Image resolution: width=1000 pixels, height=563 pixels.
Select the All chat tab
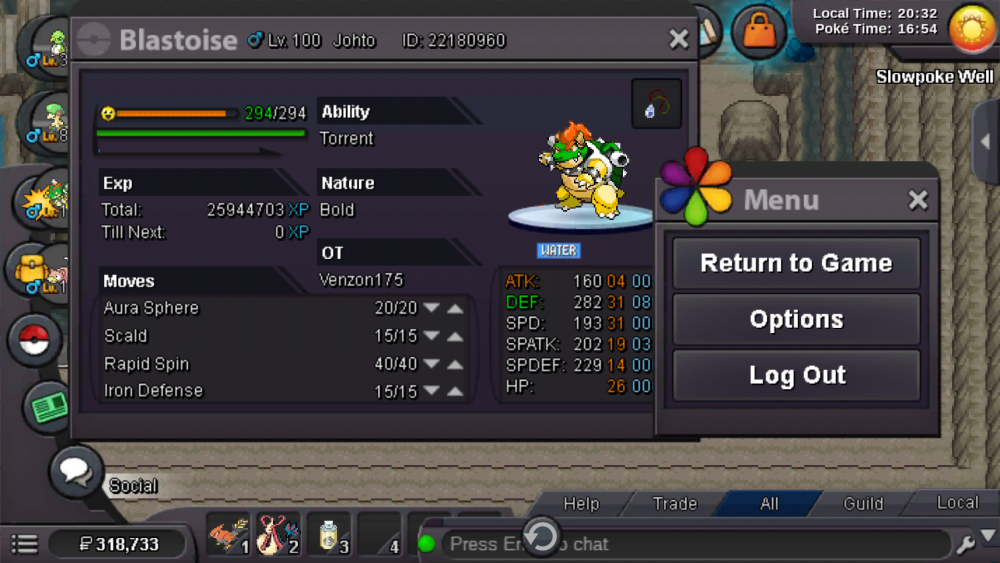(769, 504)
